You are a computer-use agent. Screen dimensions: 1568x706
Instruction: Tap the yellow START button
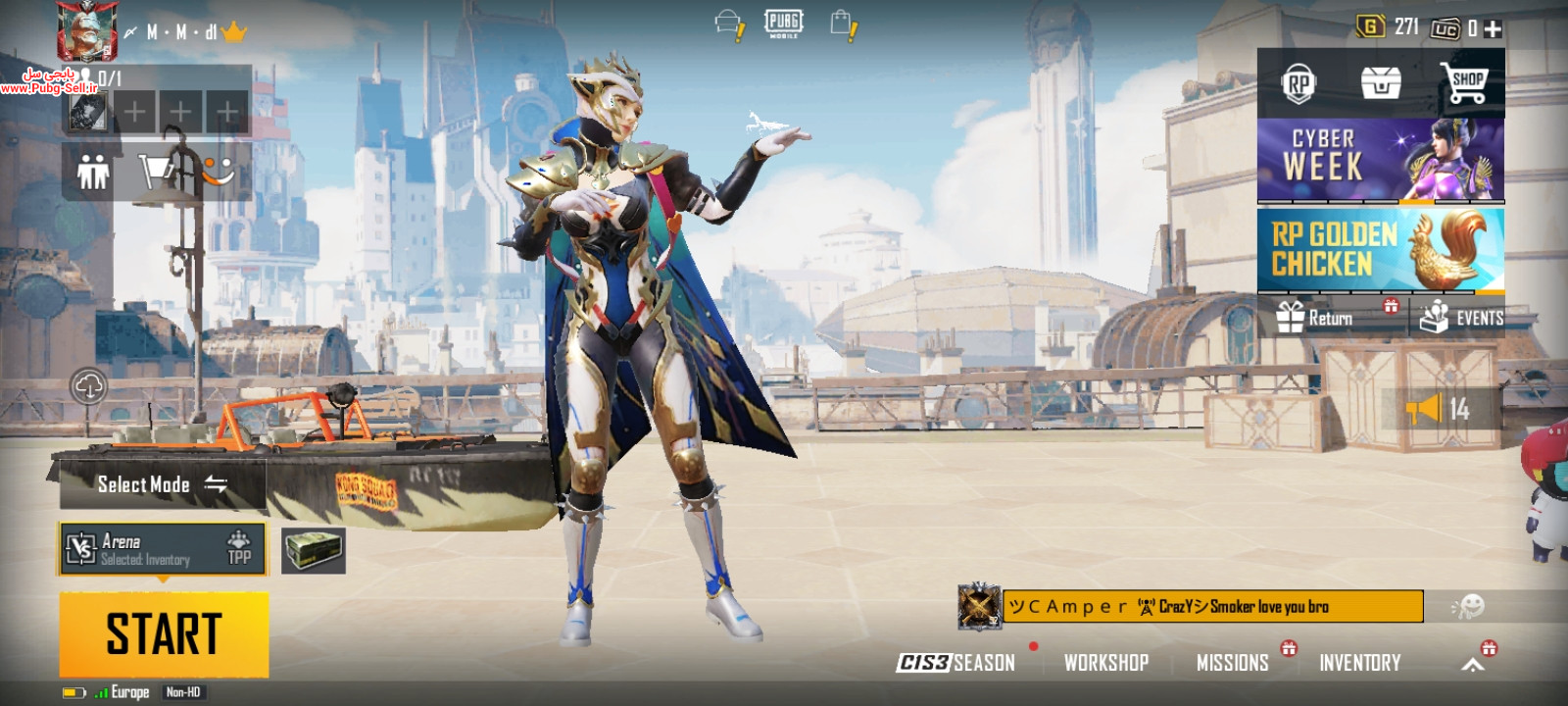pos(164,633)
